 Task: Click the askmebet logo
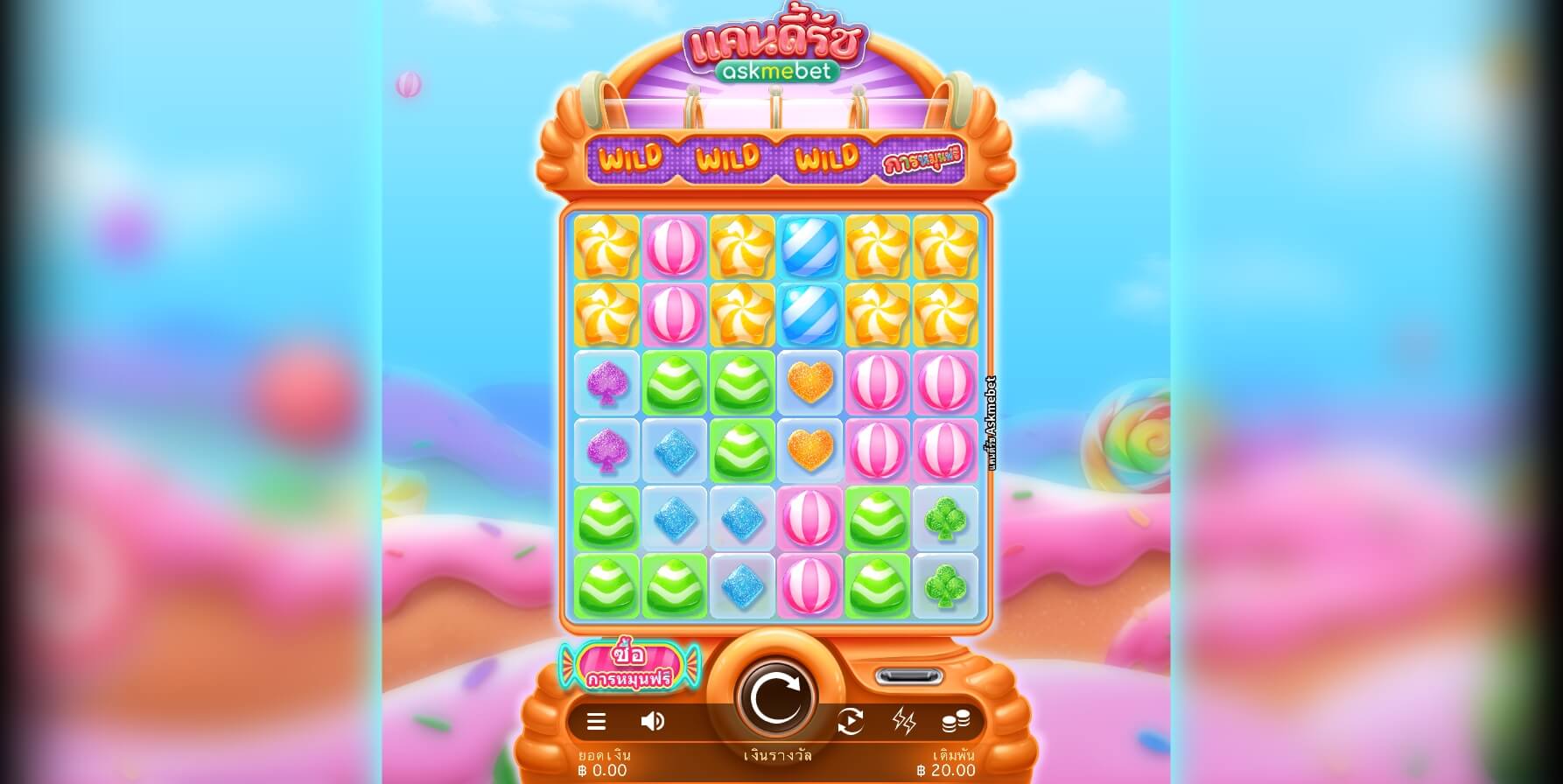point(774,73)
